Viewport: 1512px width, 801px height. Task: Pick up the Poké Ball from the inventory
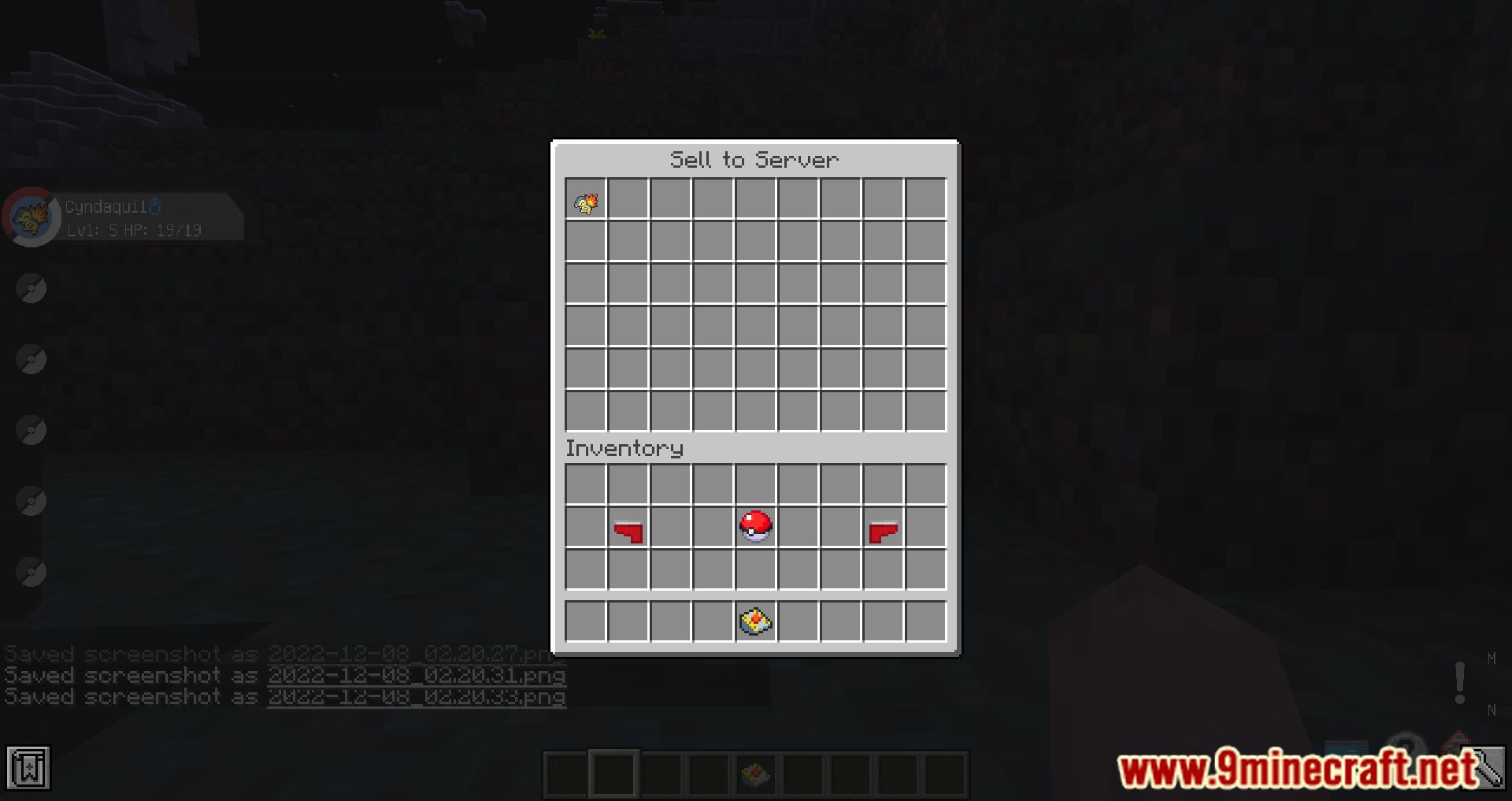tap(754, 527)
